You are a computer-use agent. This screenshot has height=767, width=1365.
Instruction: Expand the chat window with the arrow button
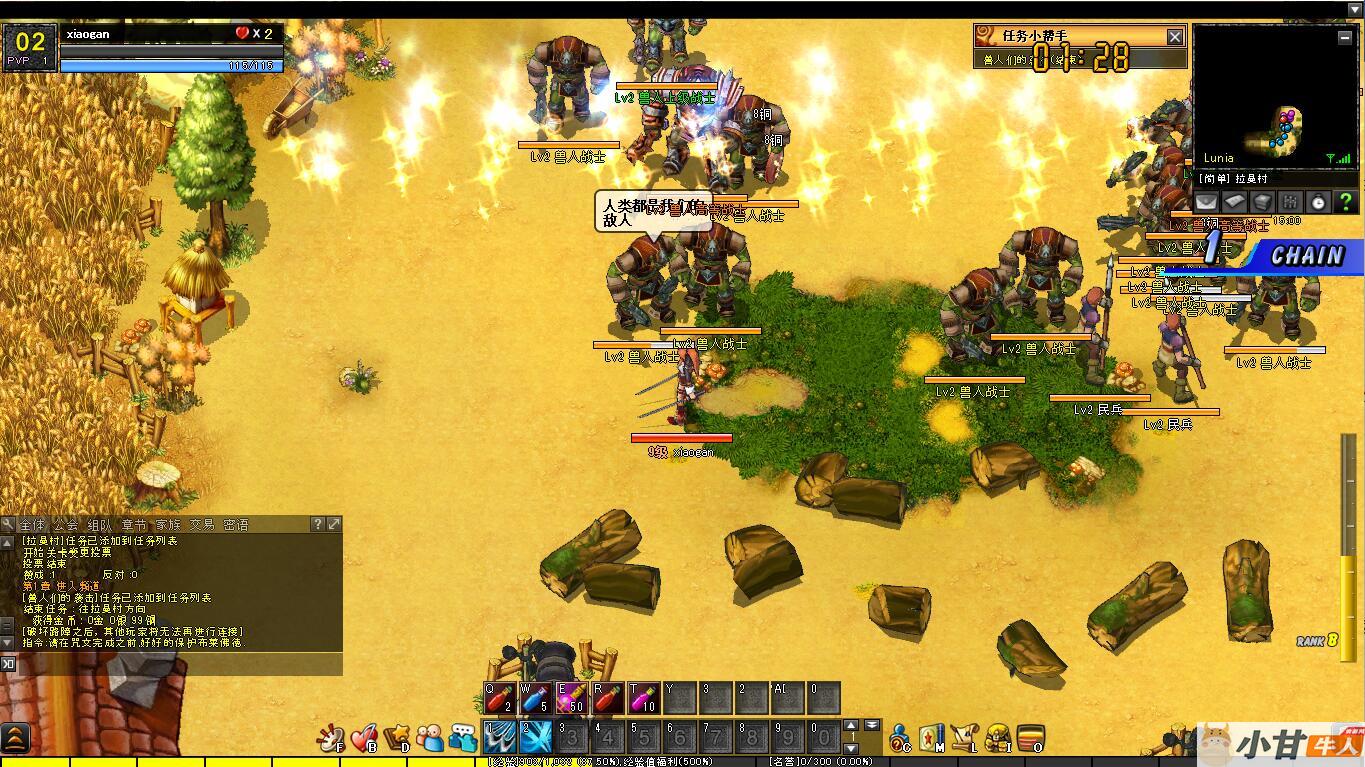click(x=334, y=524)
